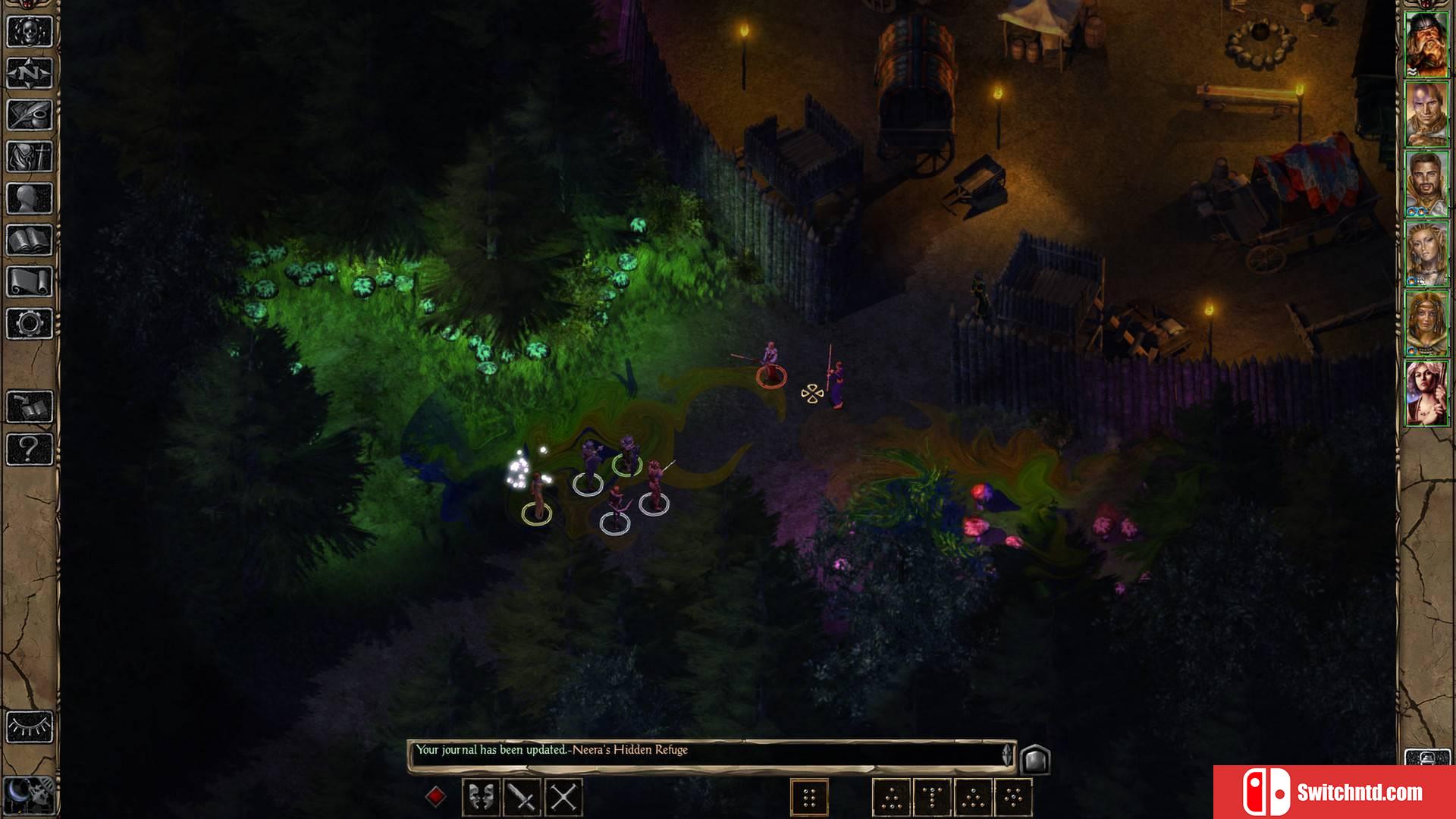Rest the party using the closed eye button
This screenshot has width=1456, height=819.
(x=30, y=727)
